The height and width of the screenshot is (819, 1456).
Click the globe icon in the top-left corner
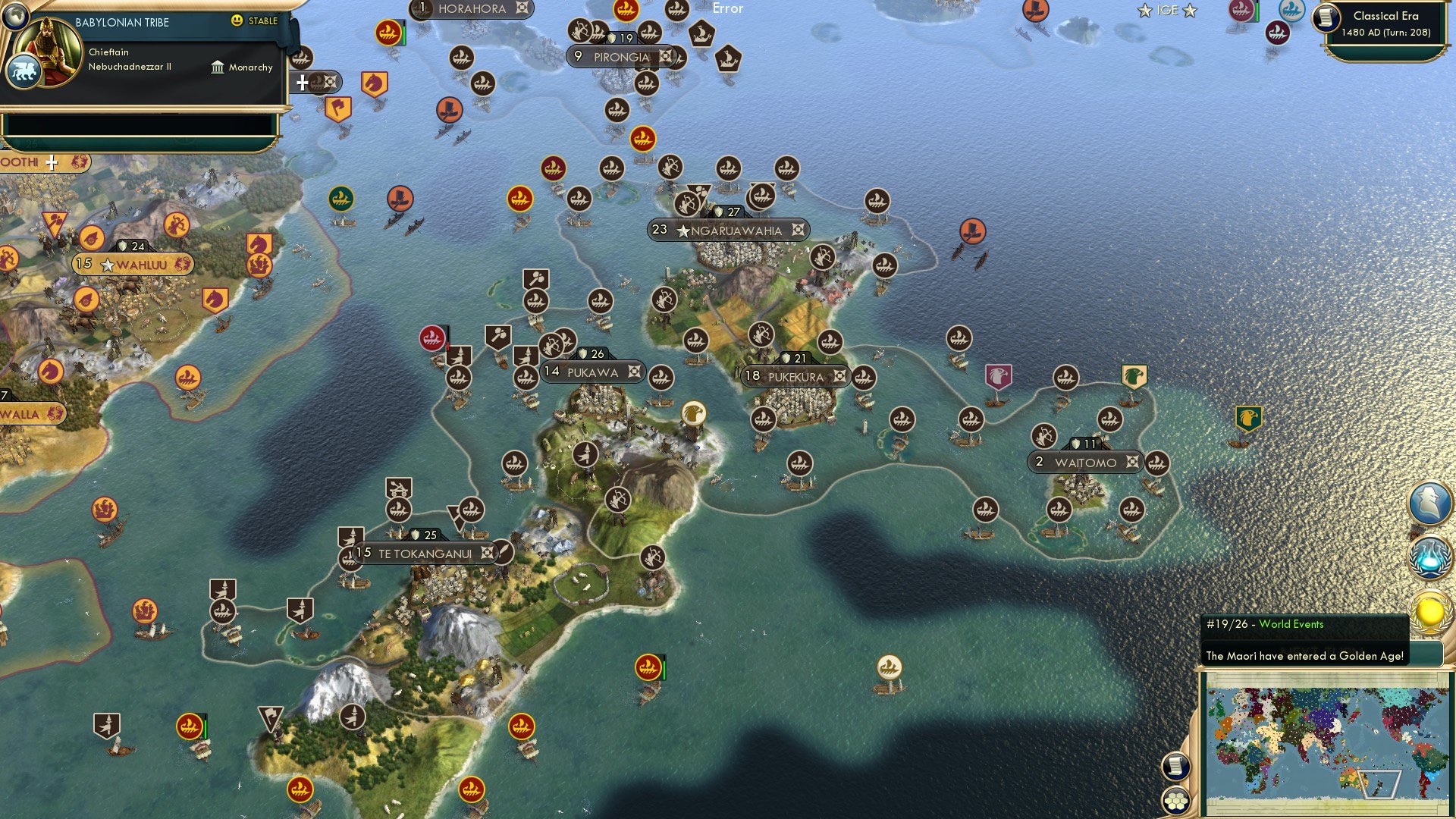click(14, 16)
